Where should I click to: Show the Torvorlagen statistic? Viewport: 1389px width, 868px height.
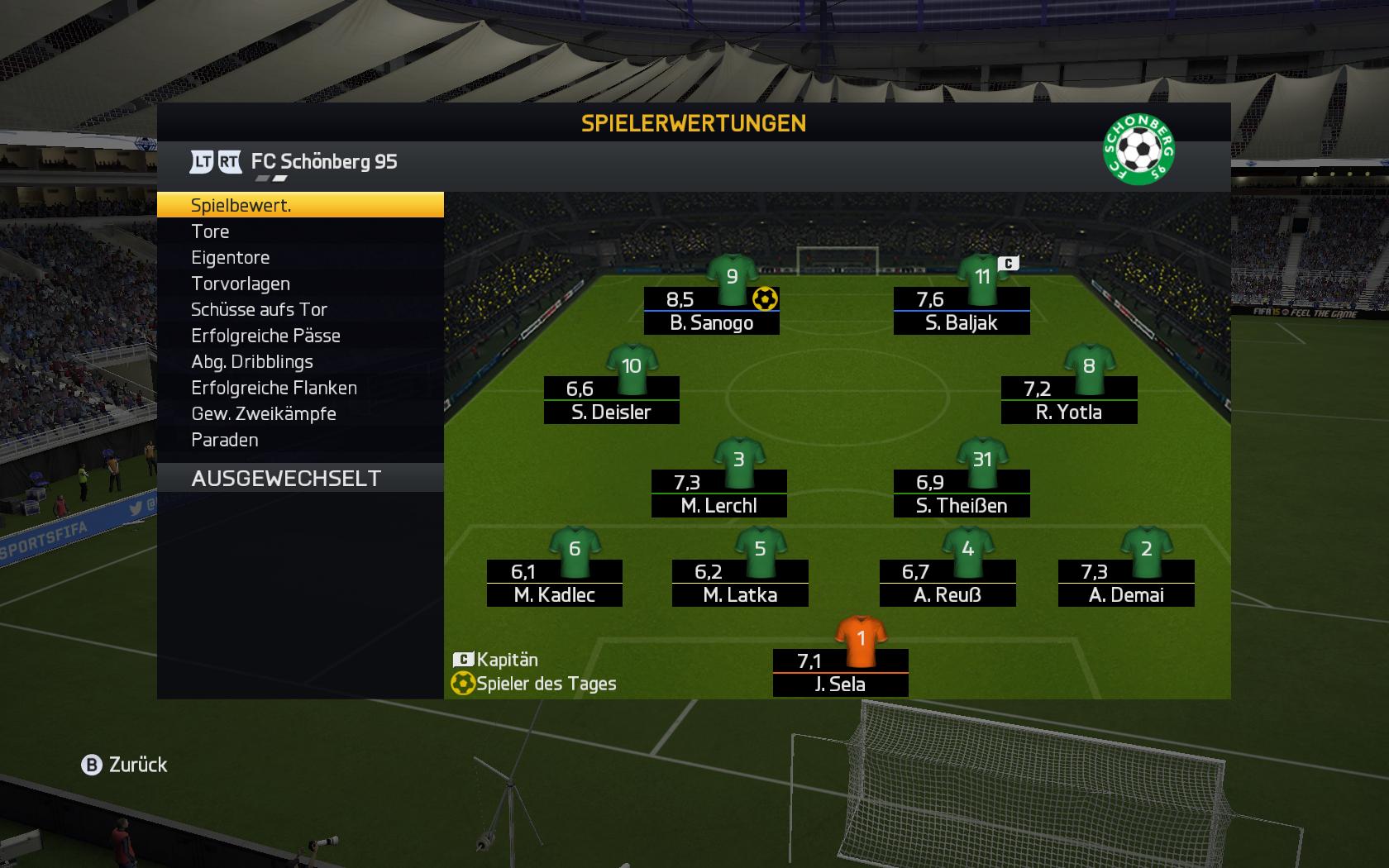pos(299,284)
